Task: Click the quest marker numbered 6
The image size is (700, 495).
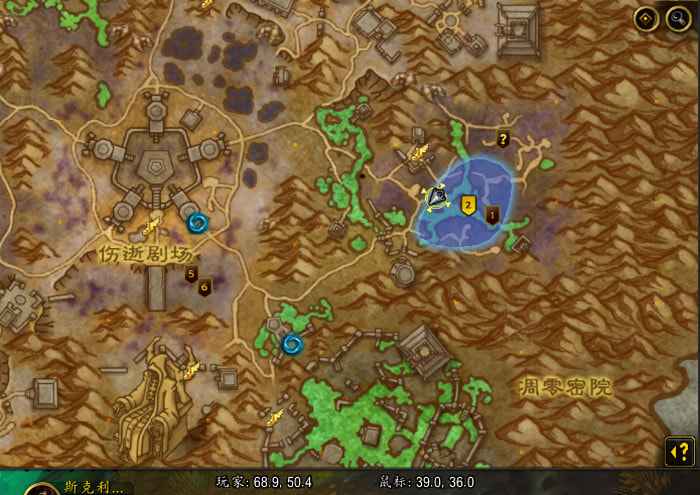Action: pos(204,287)
